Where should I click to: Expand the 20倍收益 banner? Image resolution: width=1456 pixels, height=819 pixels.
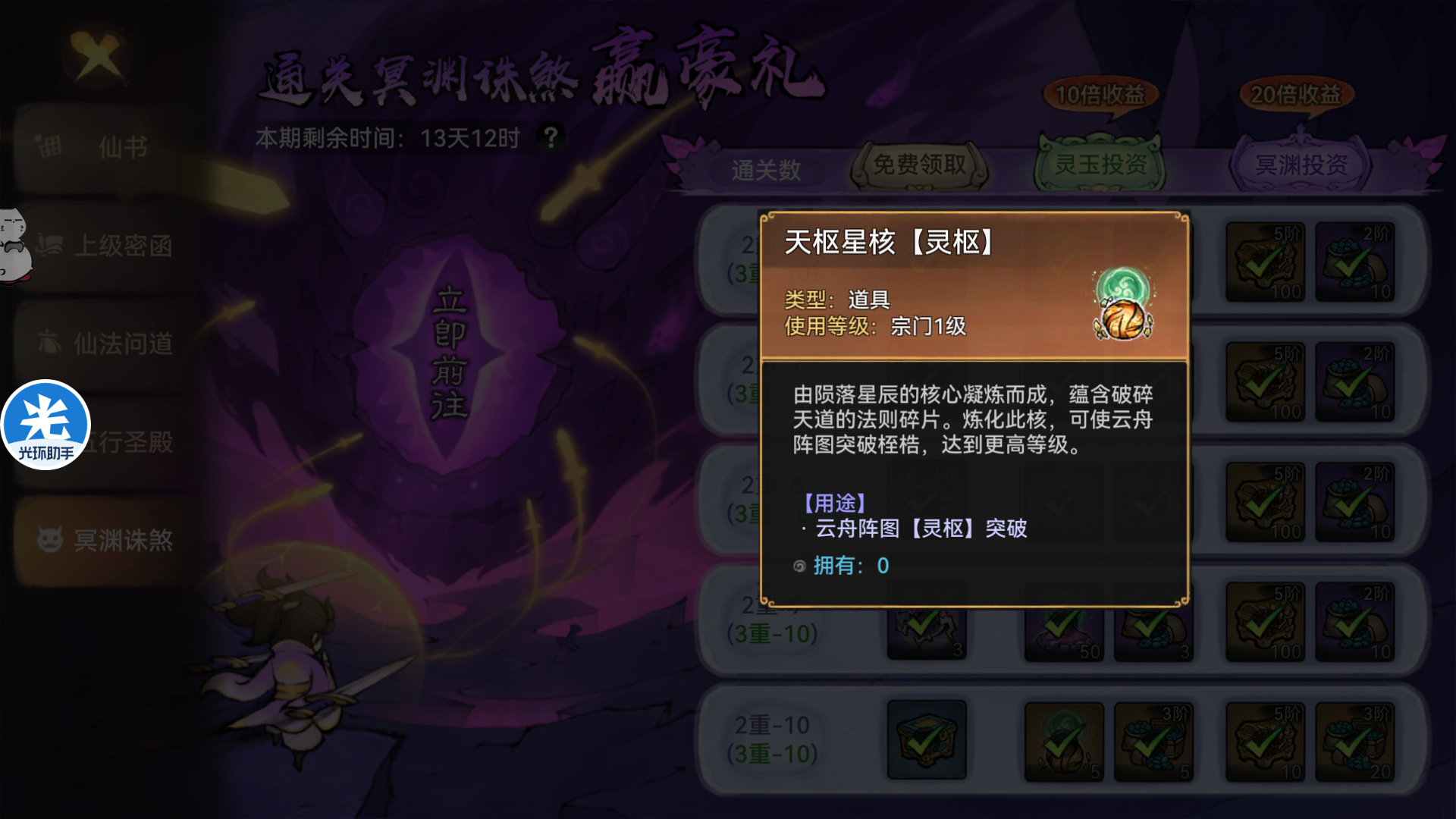tap(1294, 95)
